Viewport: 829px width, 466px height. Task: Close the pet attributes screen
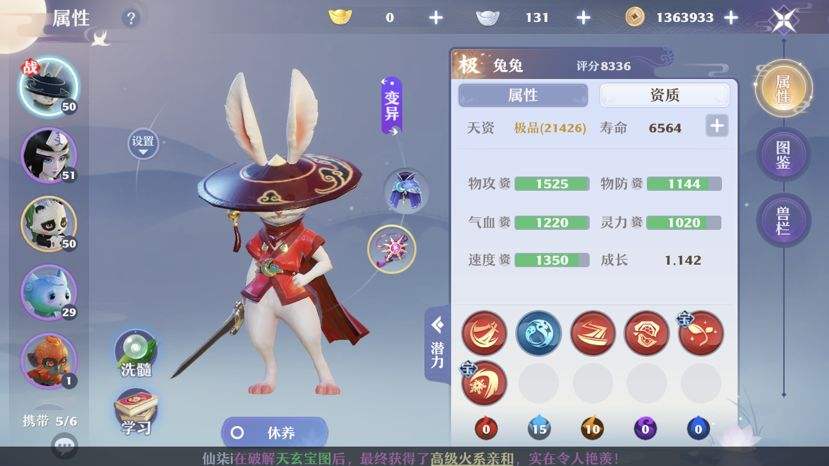pyautogui.click(x=783, y=18)
